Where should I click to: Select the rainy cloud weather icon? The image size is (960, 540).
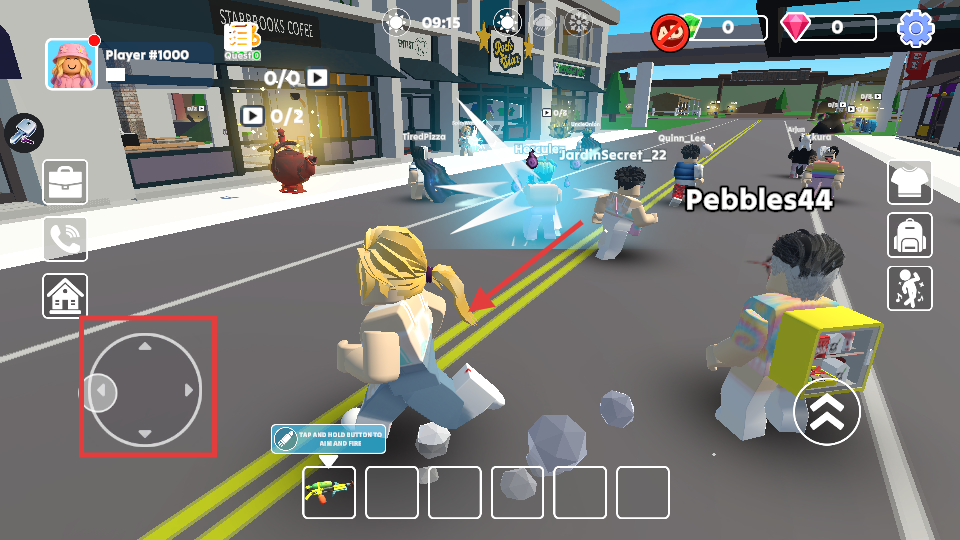click(542, 23)
